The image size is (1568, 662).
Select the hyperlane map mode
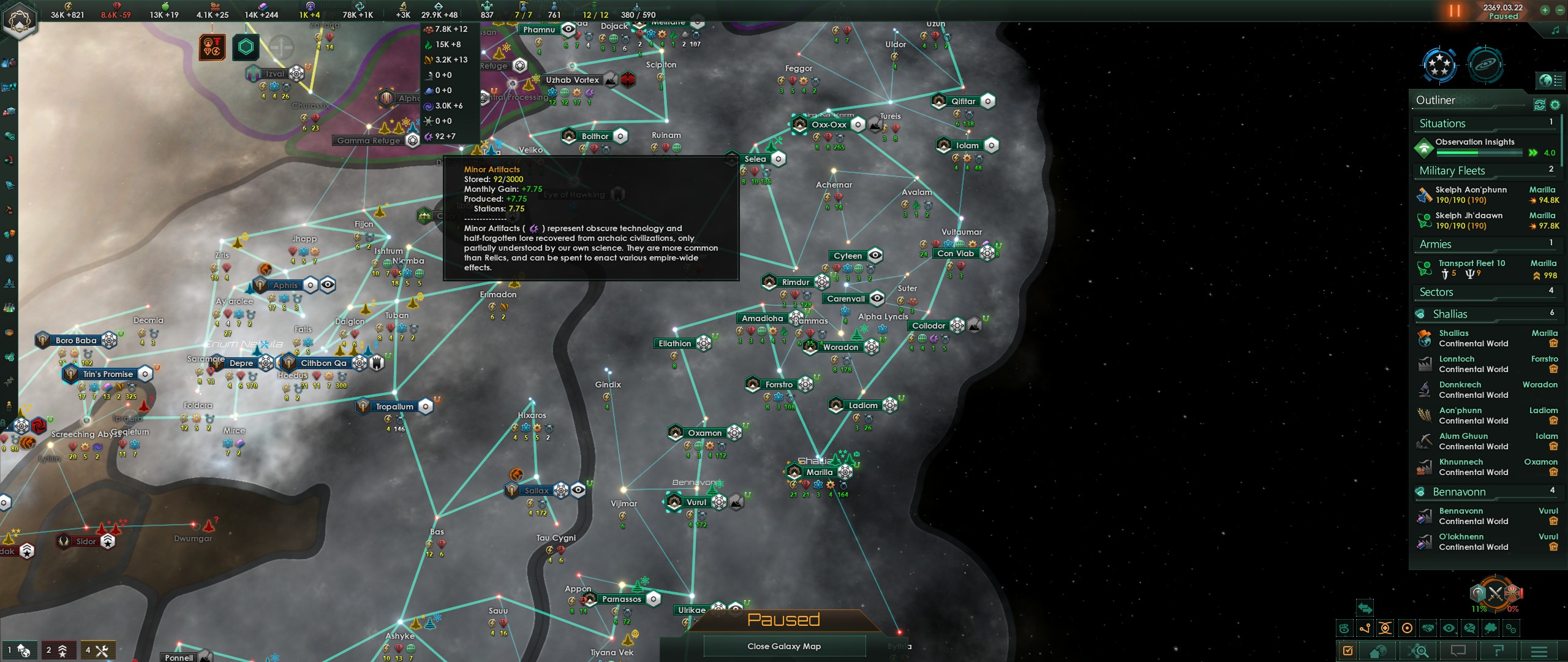click(x=1365, y=630)
